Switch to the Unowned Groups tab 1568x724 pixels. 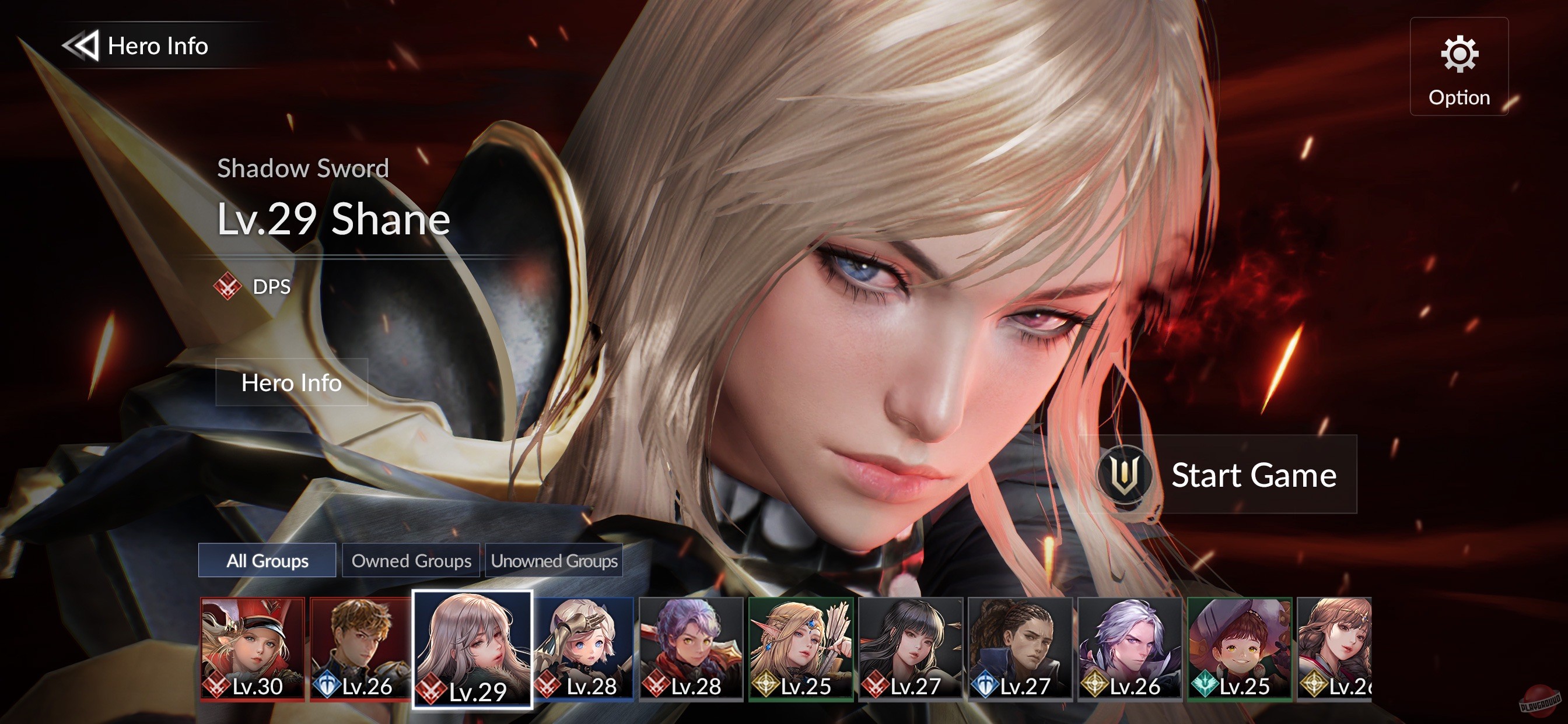554,561
